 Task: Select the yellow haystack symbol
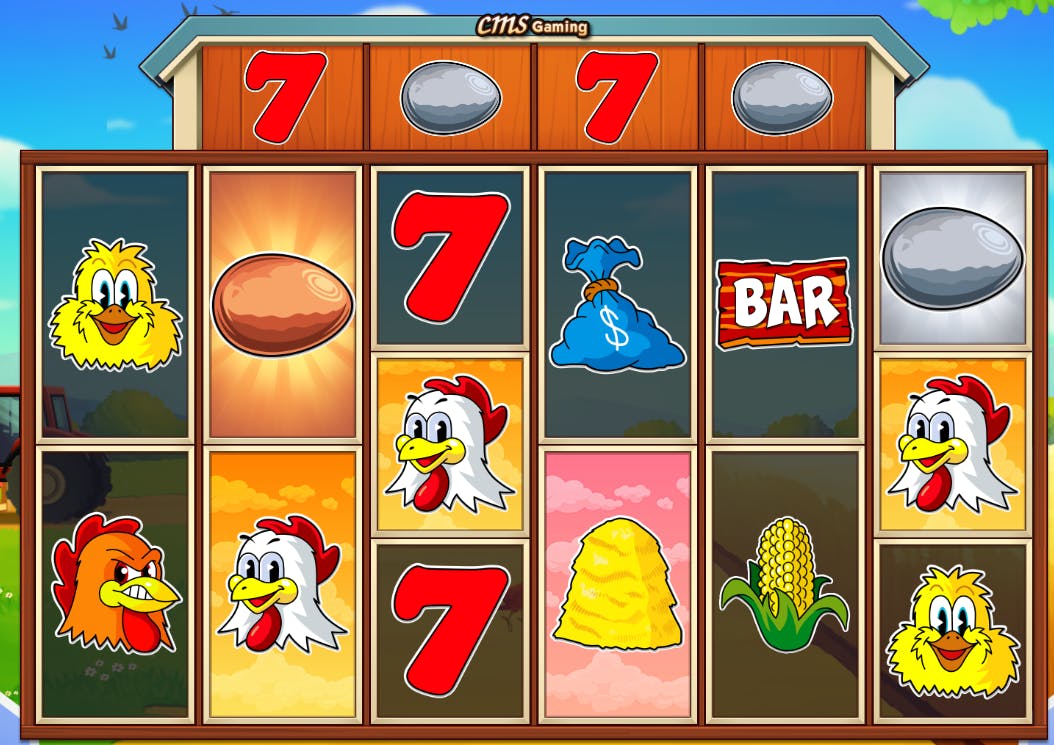[618, 583]
